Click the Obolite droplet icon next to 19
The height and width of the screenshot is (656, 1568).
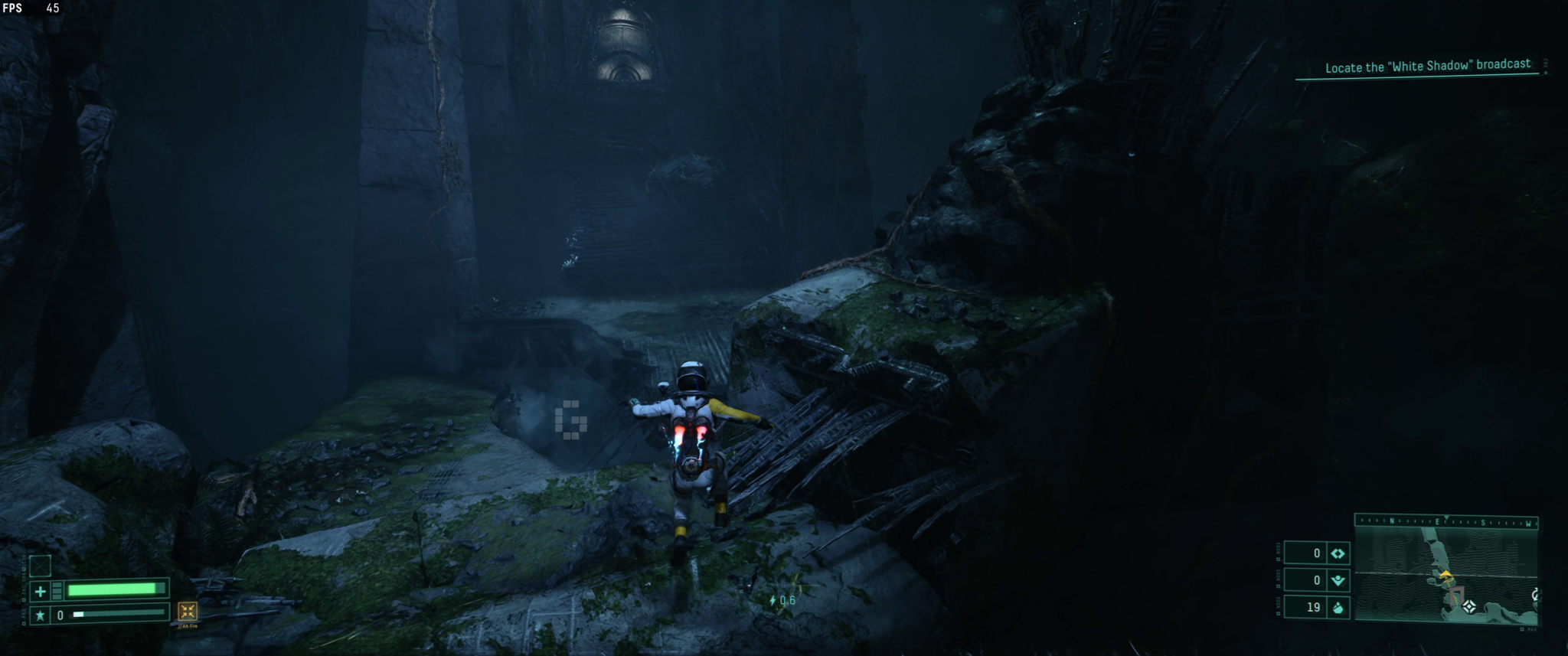1338,608
